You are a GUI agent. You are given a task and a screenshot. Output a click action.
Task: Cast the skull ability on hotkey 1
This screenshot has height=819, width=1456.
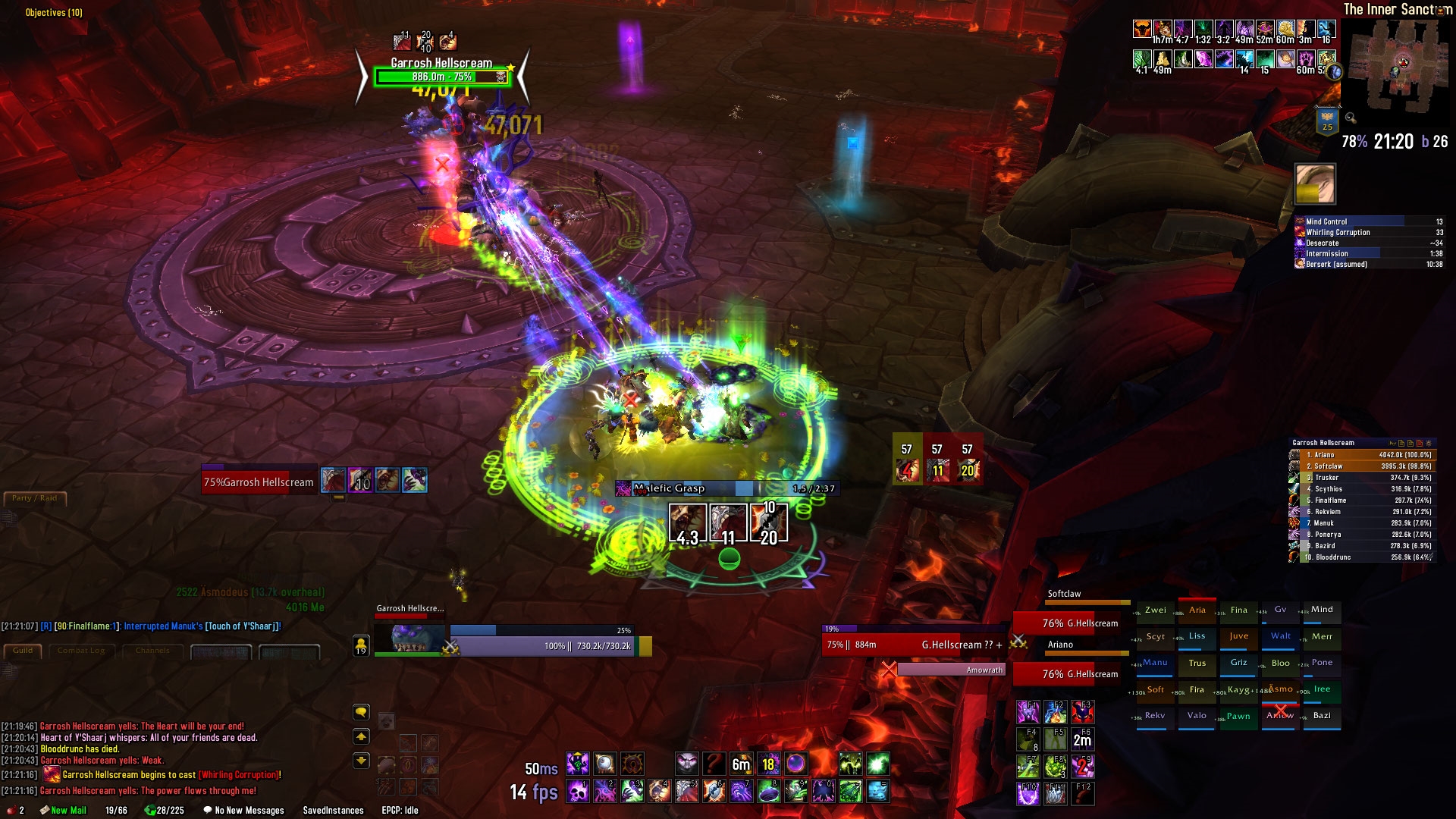pyautogui.click(x=578, y=792)
